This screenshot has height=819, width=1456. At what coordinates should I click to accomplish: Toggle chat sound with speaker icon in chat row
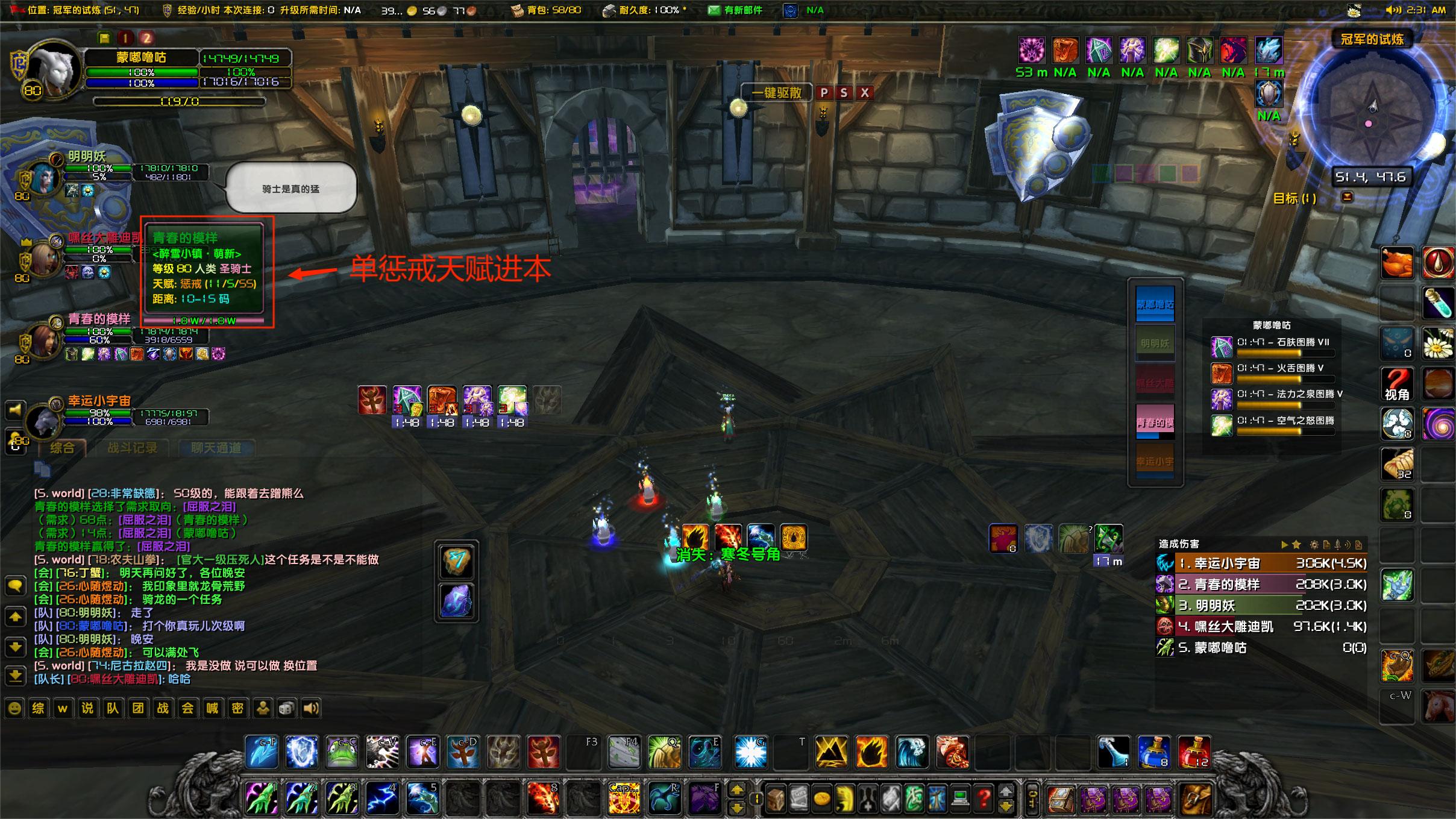(312, 708)
